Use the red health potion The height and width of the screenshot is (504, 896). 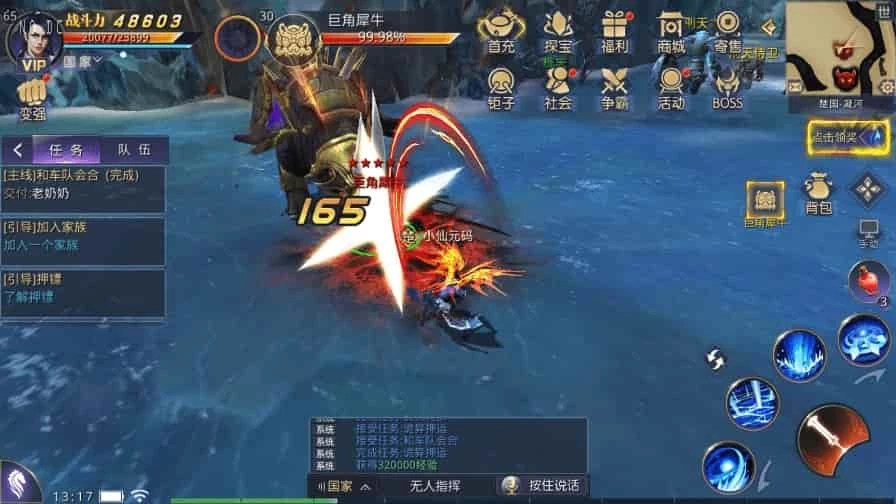pyautogui.click(x=868, y=281)
